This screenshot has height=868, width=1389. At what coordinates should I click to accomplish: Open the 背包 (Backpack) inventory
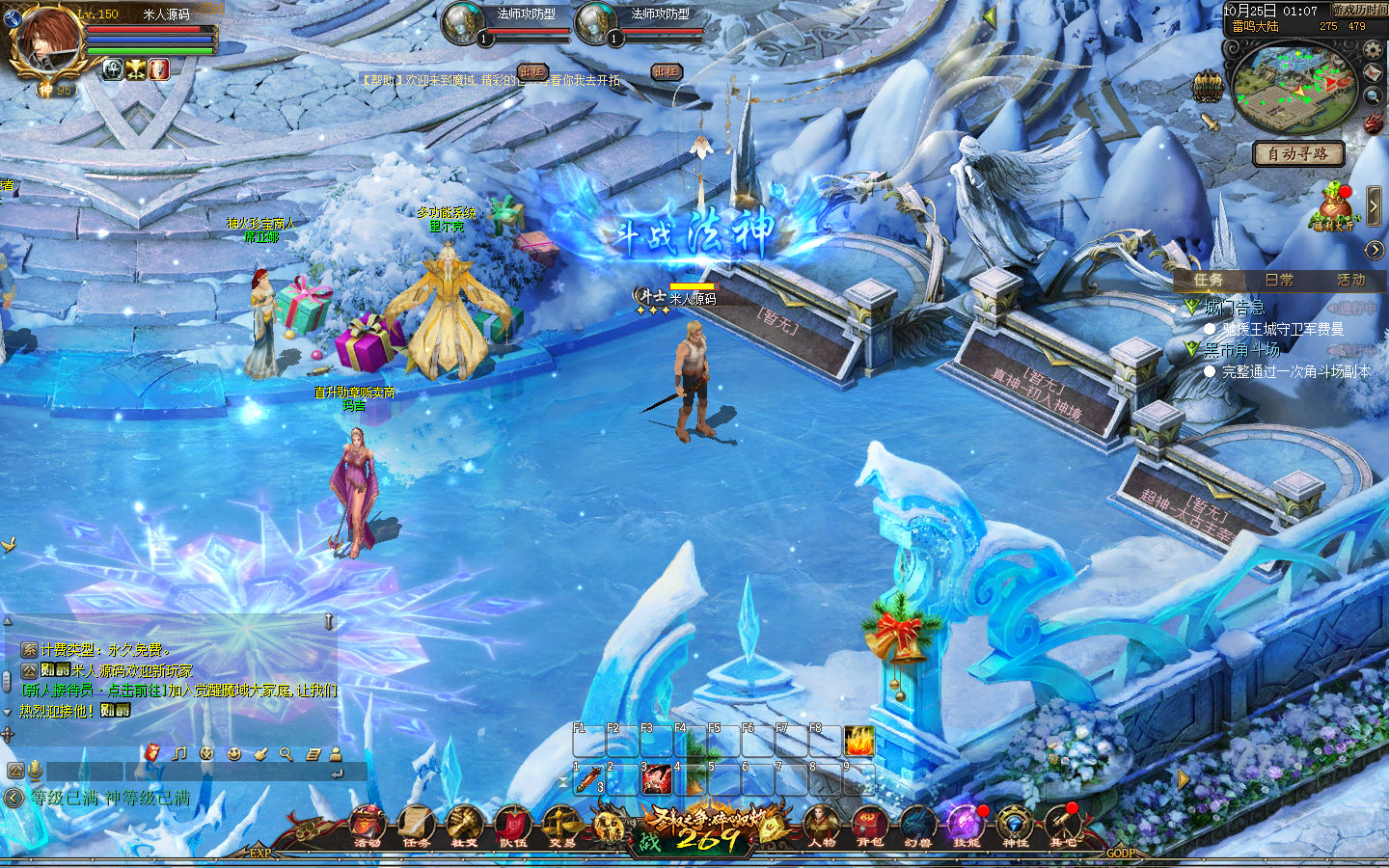click(870, 827)
